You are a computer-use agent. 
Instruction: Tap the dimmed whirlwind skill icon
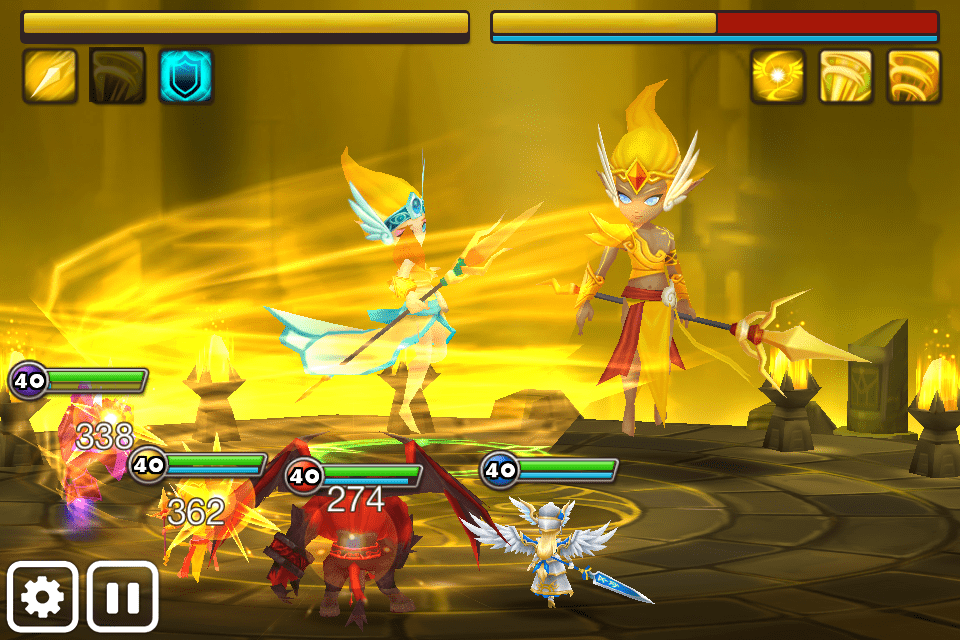[117, 76]
